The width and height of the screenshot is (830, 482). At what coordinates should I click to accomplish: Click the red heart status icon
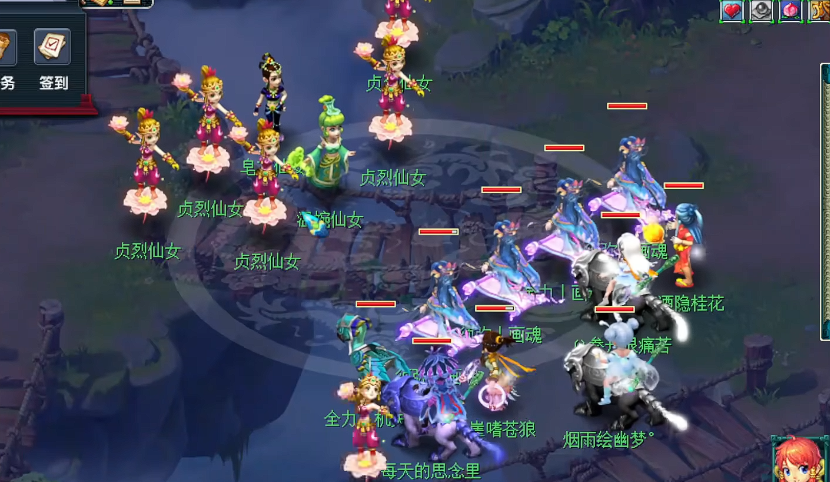733,10
